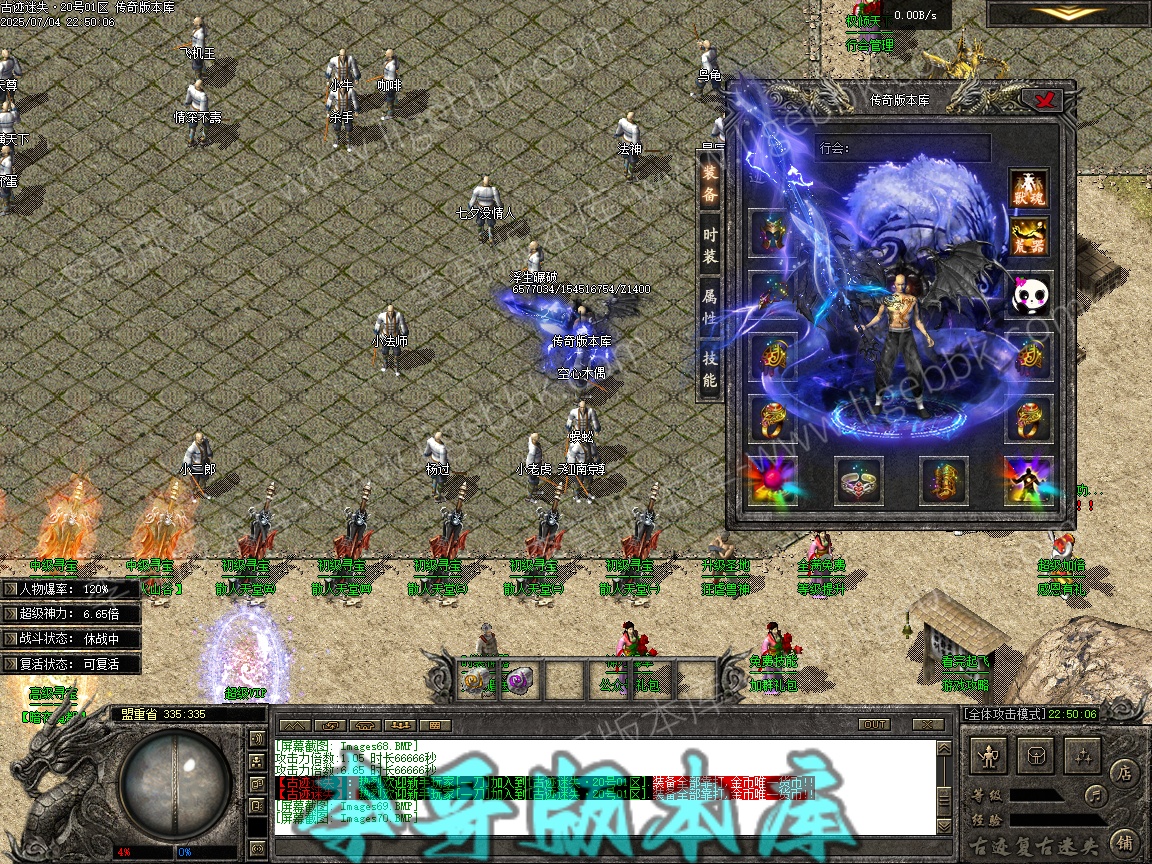Viewport: 1152px width, 864px height.
Task: Click the OUT button above chat
Action: (874, 724)
